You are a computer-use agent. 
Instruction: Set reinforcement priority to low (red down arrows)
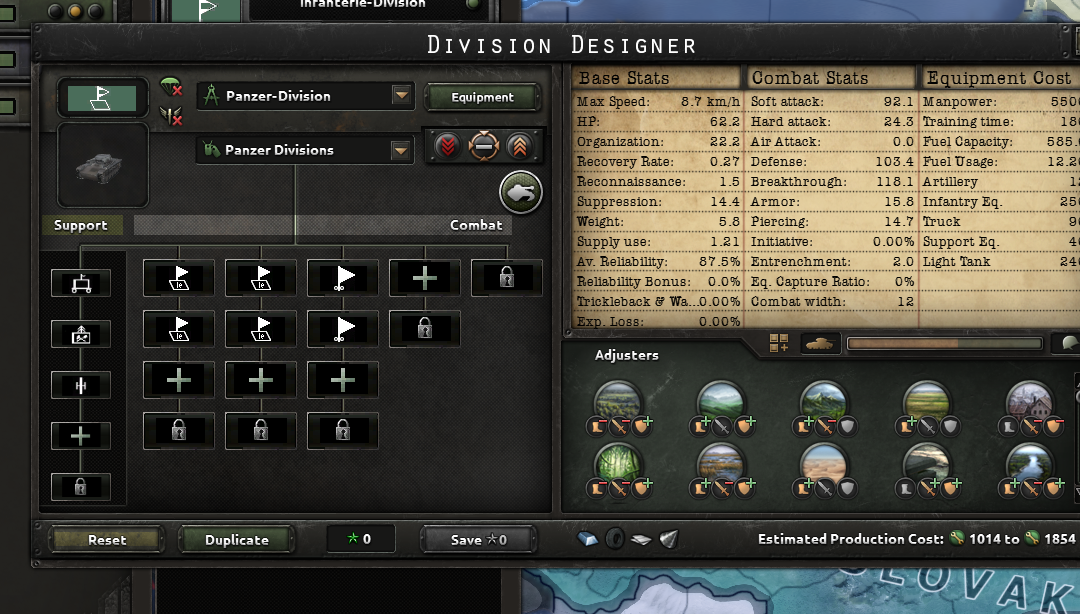pyautogui.click(x=447, y=146)
